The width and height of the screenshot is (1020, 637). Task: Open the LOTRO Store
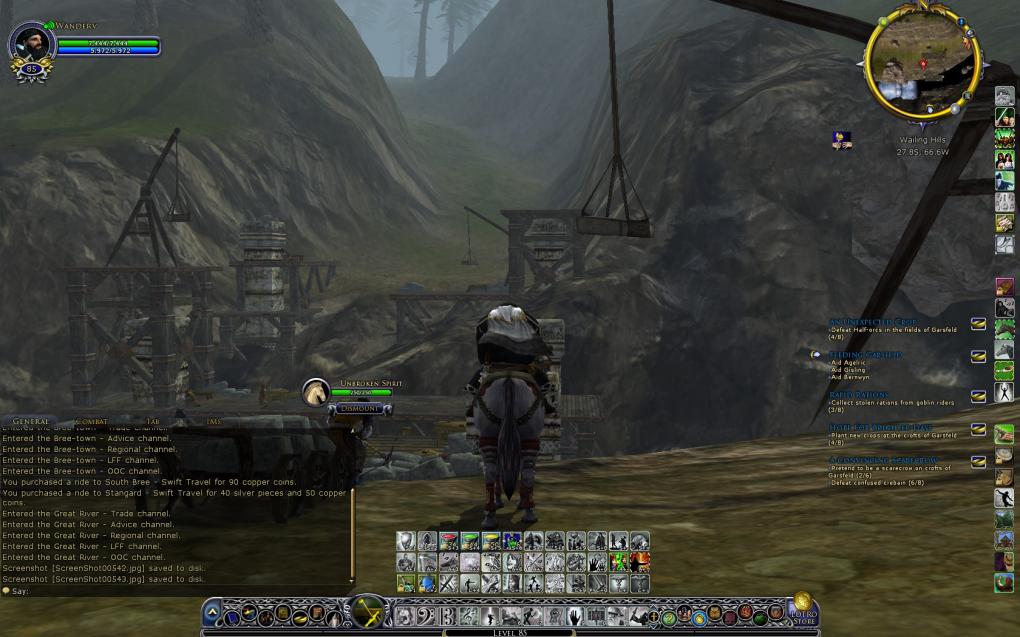pos(802,611)
